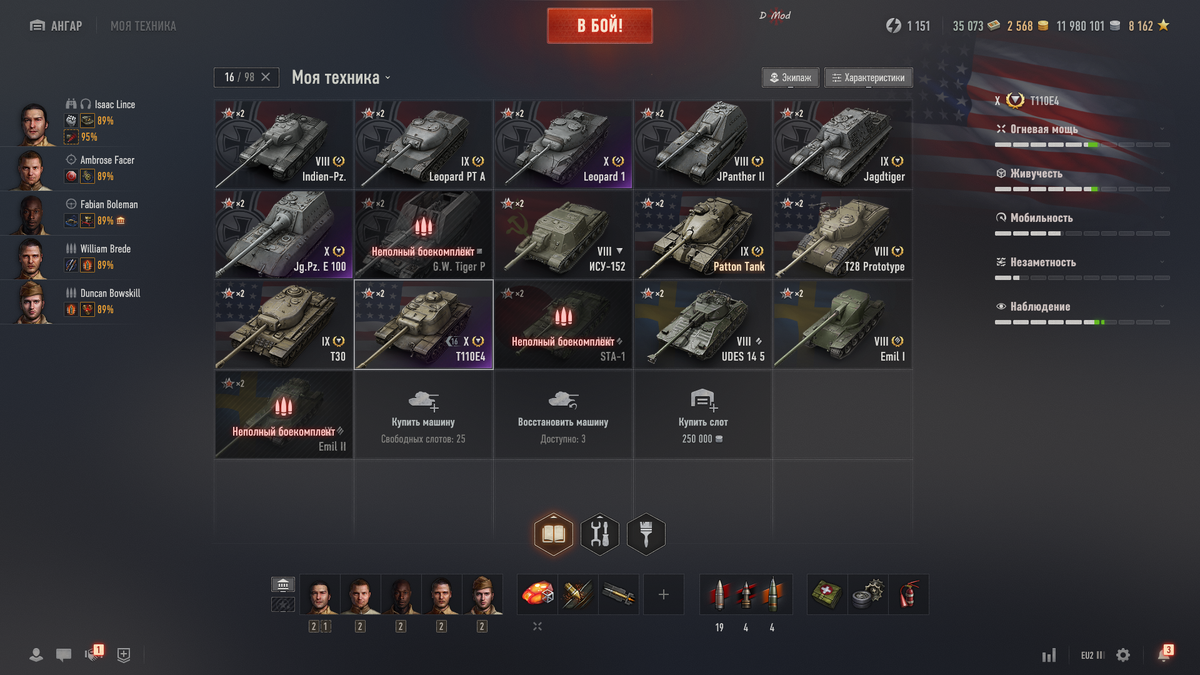Viewport: 1200px width, 675px height.
Task: Select the UDES 14 5 tank
Action: click(703, 325)
